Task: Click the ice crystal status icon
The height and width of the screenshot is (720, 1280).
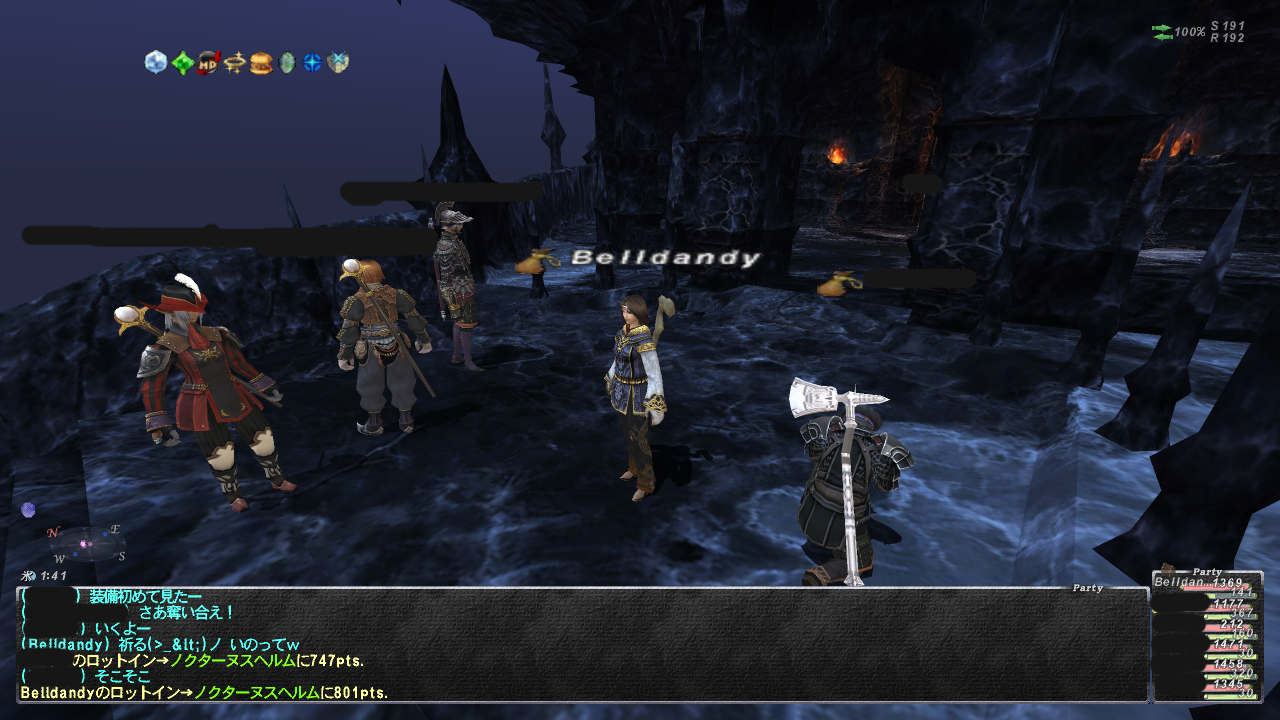Action: [155, 63]
